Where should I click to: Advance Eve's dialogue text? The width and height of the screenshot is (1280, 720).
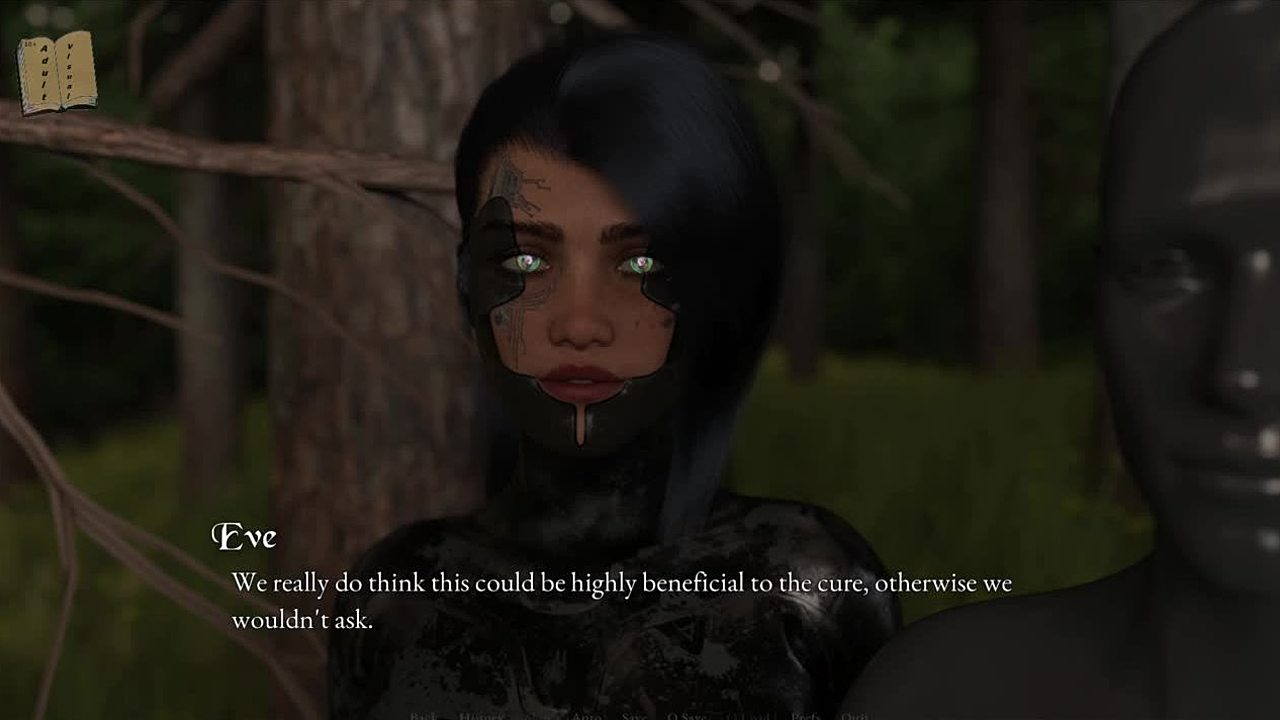tap(620, 600)
